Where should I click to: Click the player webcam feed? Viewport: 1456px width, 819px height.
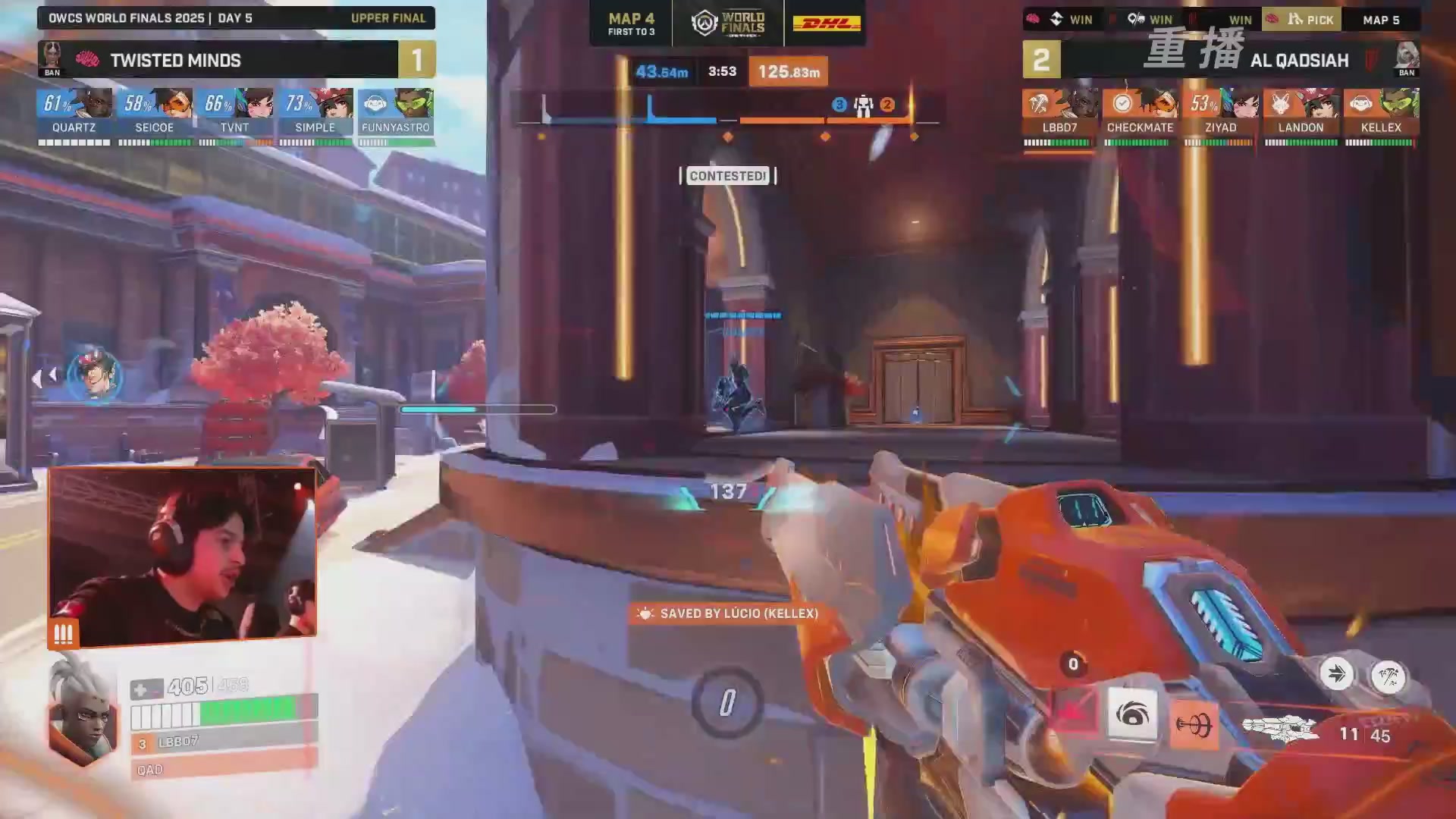tap(182, 556)
